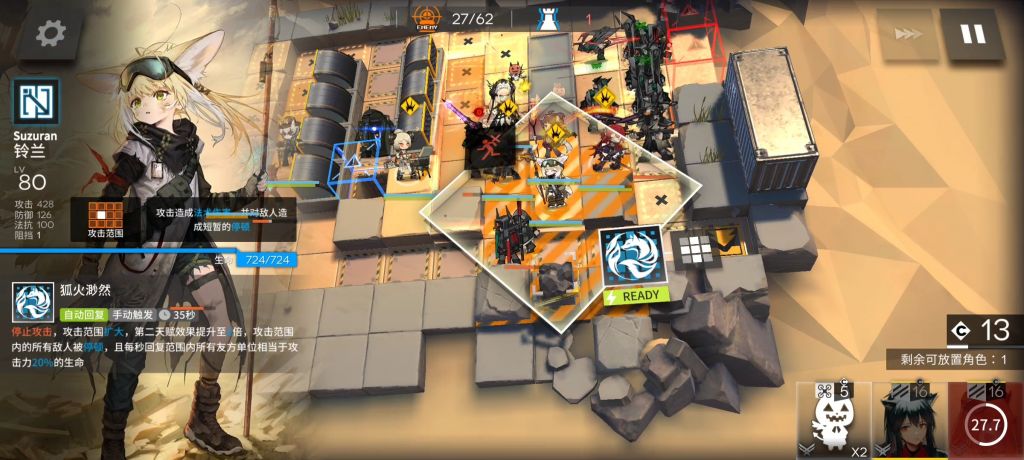Image resolution: width=1024 pixels, height=460 pixels.
Task: Select the red card on 27.7 cooldown
Action: pyautogui.click(x=987, y=420)
